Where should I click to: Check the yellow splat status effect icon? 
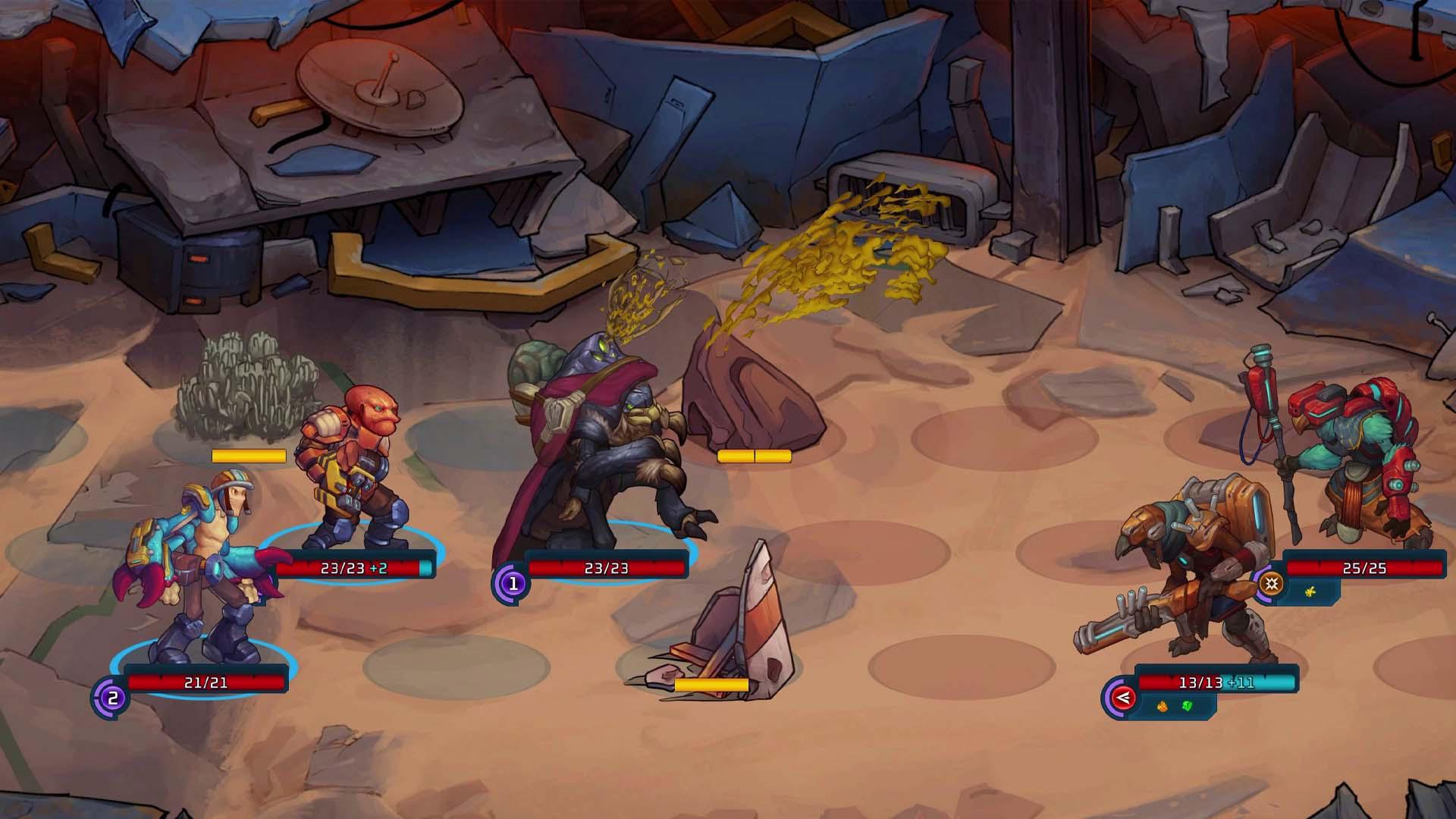(1310, 591)
